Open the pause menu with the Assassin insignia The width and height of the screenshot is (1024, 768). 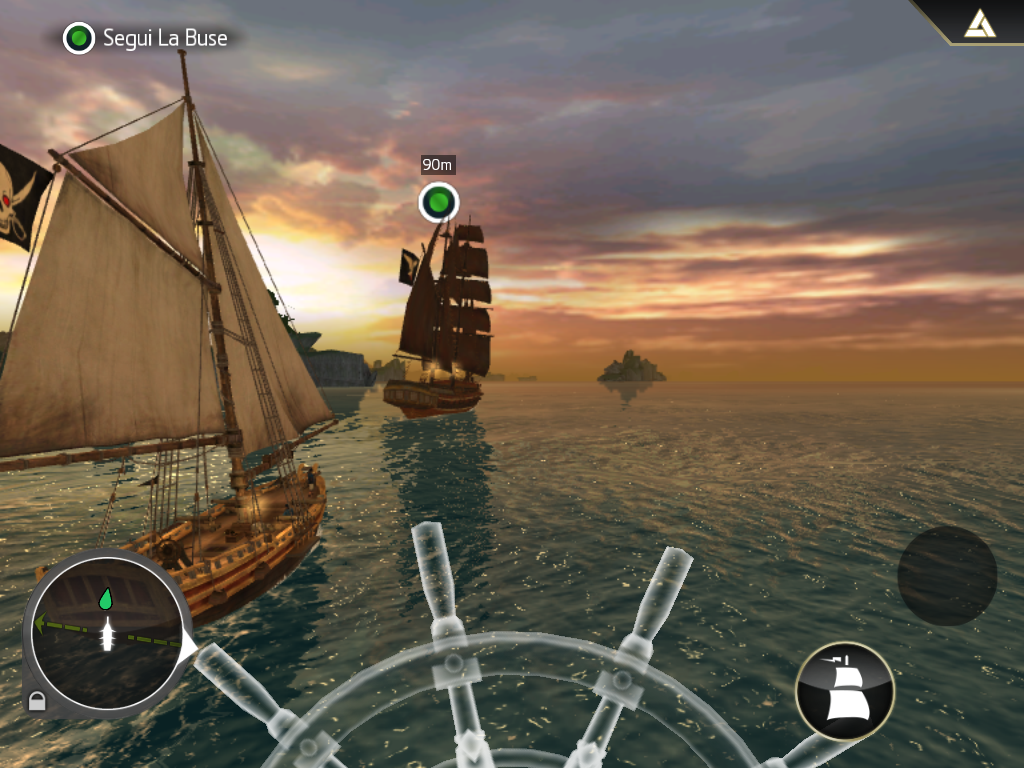(979, 22)
